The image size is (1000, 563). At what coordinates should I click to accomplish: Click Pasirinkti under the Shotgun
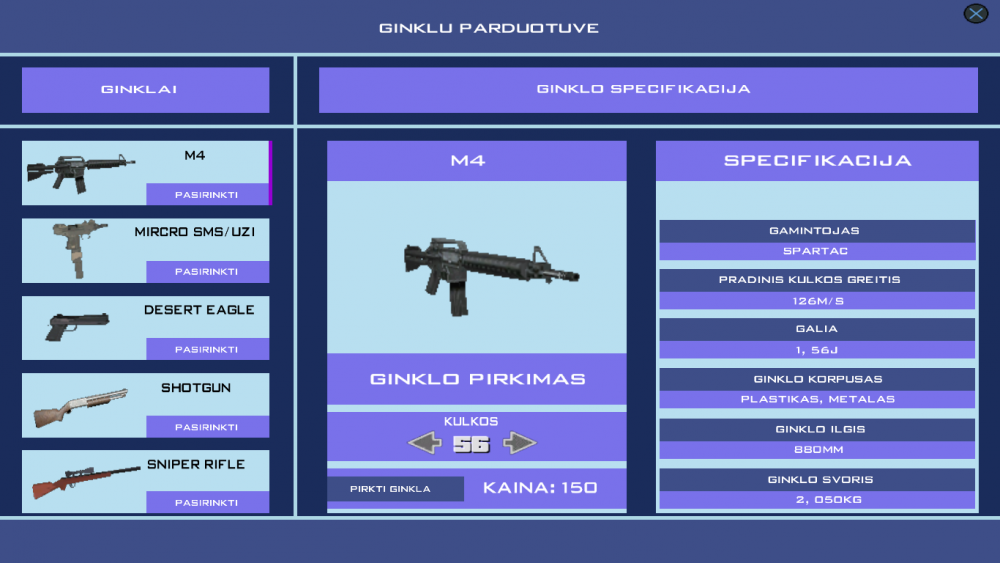pos(207,427)
